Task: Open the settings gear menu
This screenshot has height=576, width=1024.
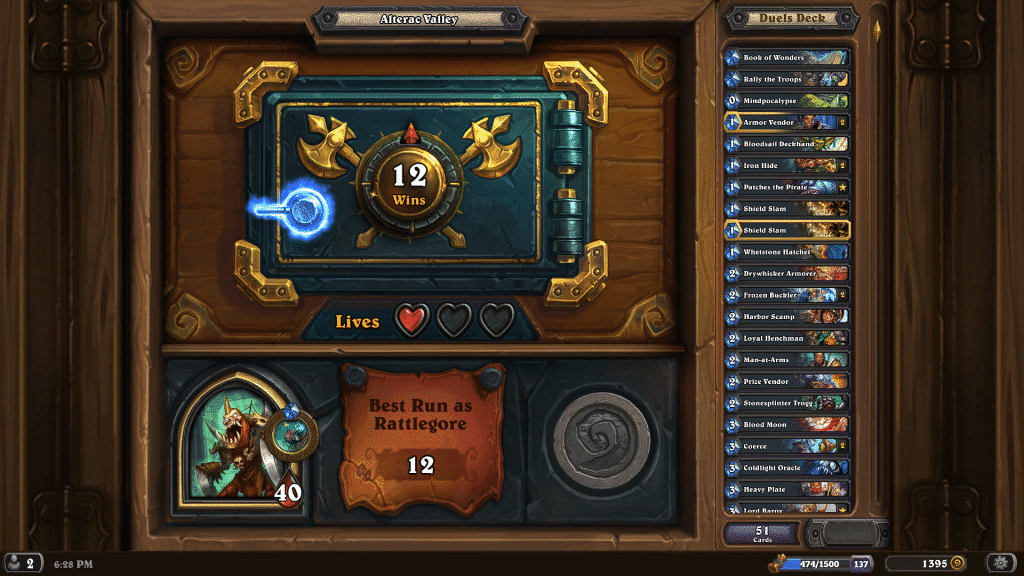Action: click(1002, 563)
